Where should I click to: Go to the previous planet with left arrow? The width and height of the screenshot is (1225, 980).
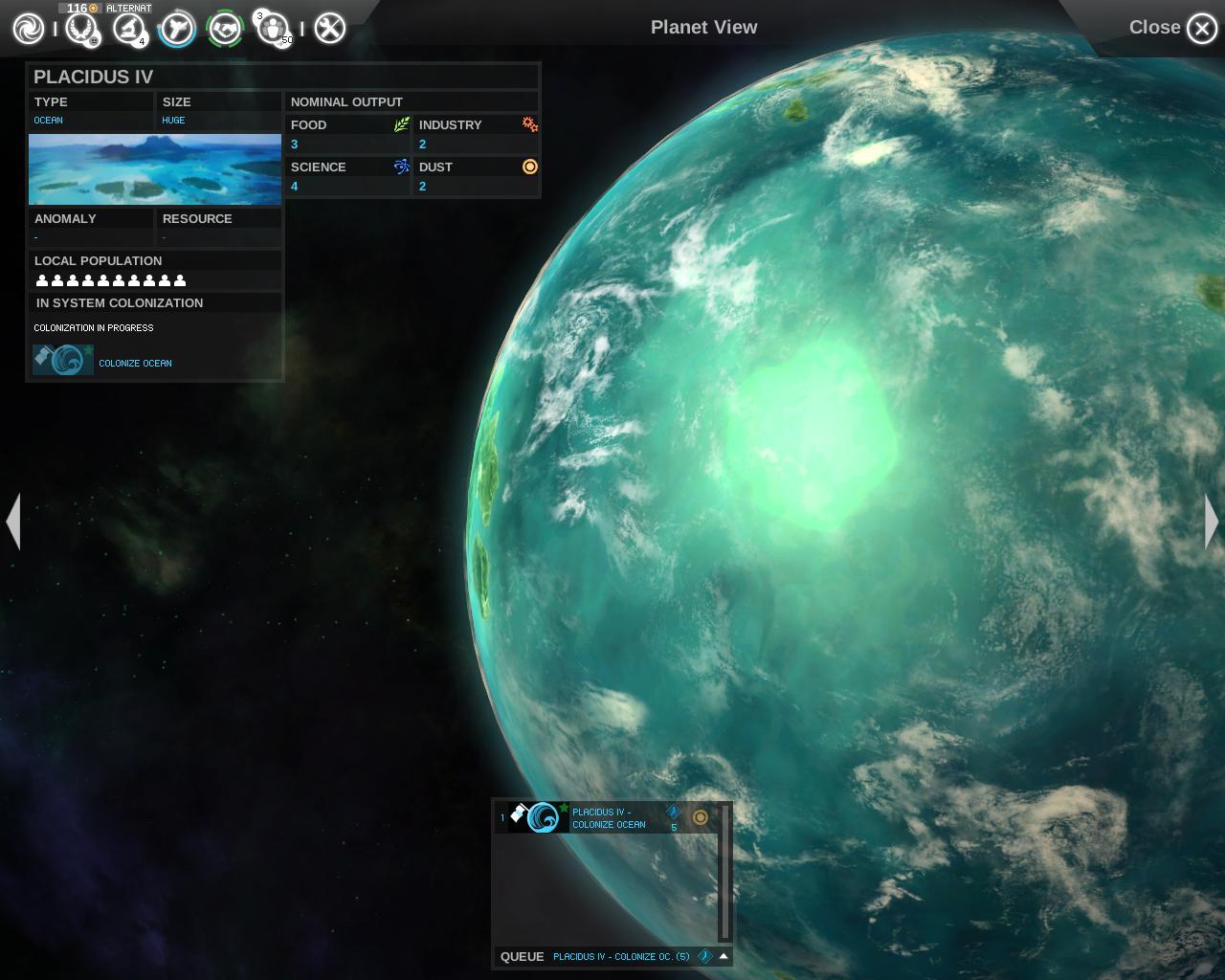[x=13, y=522]
